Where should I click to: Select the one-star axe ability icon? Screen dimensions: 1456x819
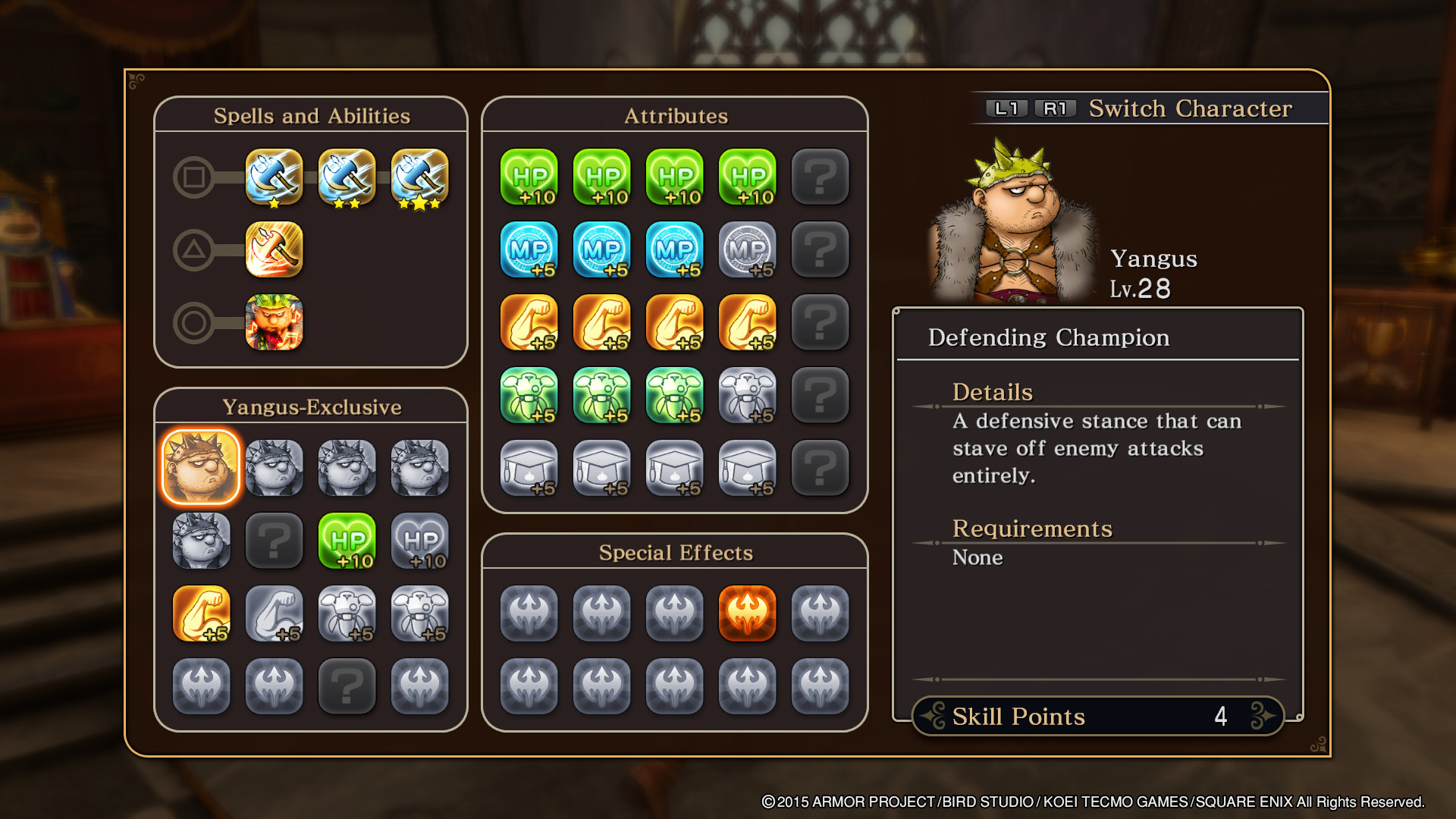click(274, 177)
